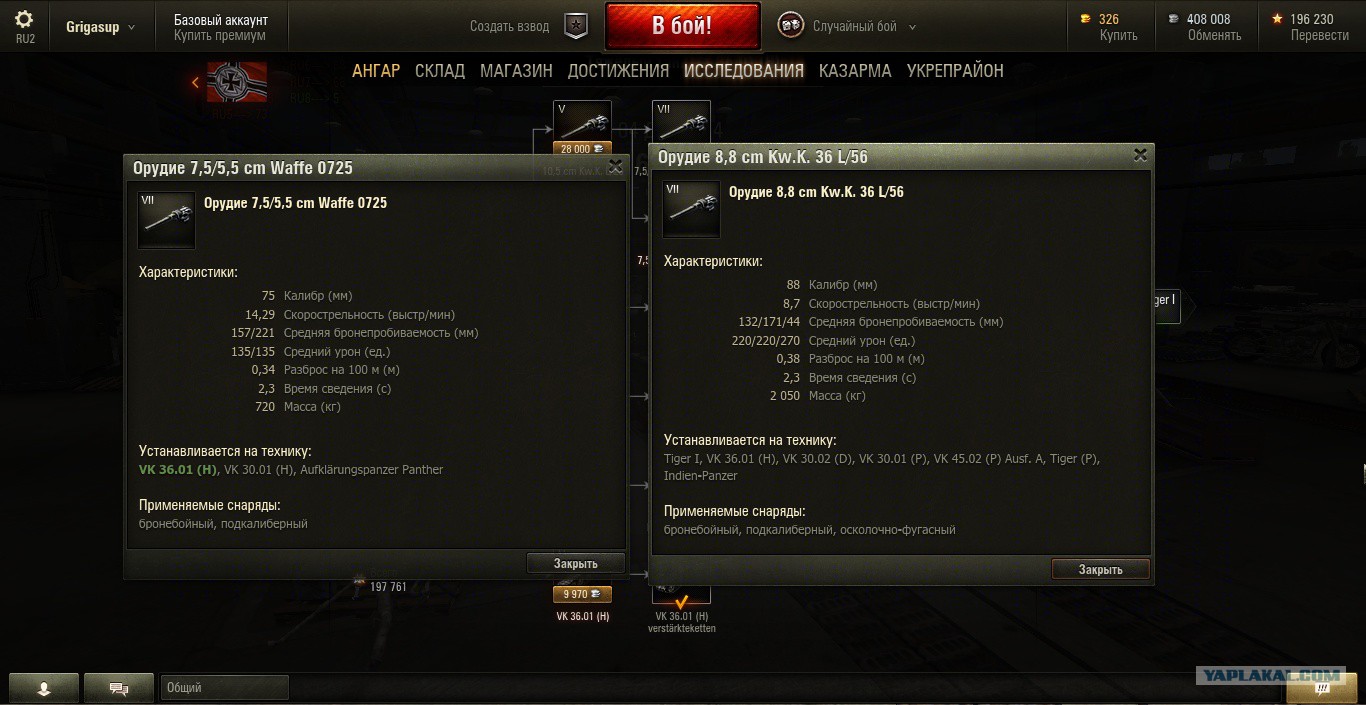The image size is (1366, 705).
Task: Open the settings gear menu
Action: pyautogui.click(x=24, y=19)
